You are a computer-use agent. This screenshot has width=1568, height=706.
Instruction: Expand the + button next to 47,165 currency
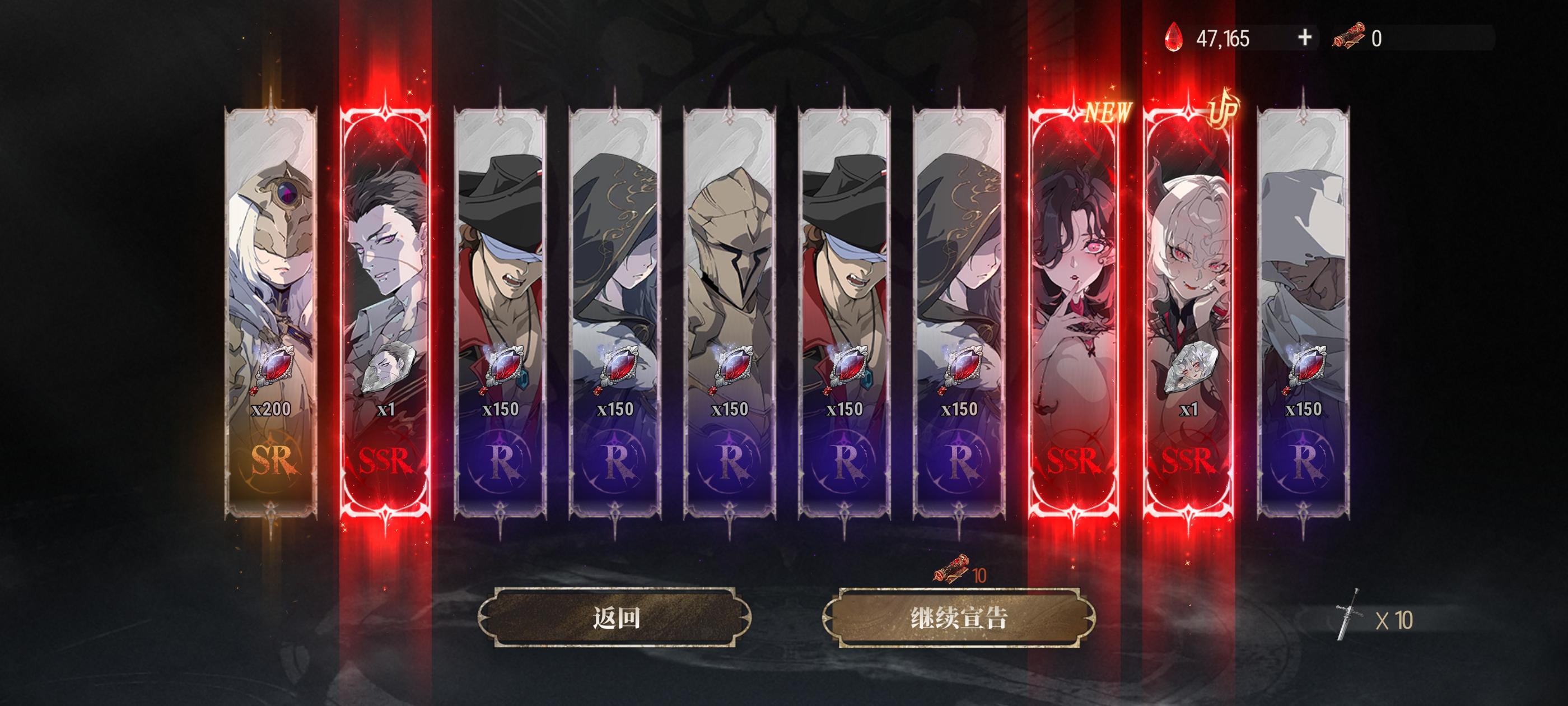point(1303,38)
